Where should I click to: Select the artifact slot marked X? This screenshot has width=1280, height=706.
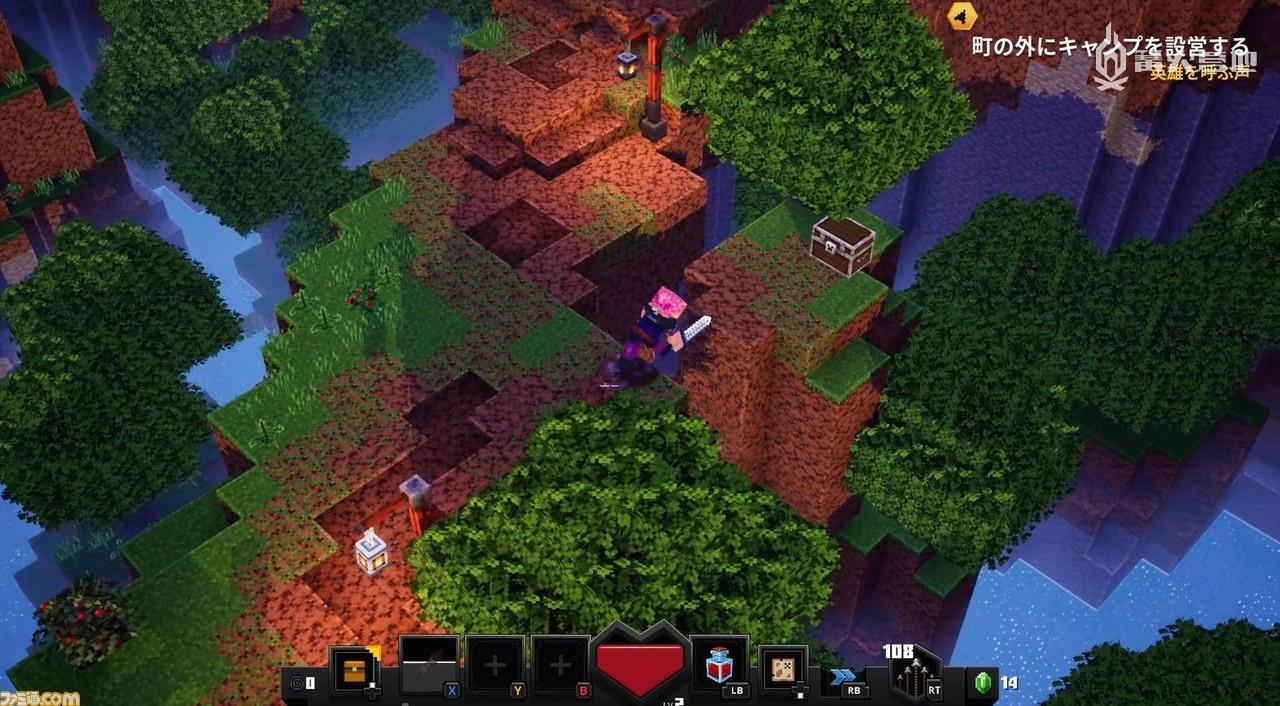428,665
